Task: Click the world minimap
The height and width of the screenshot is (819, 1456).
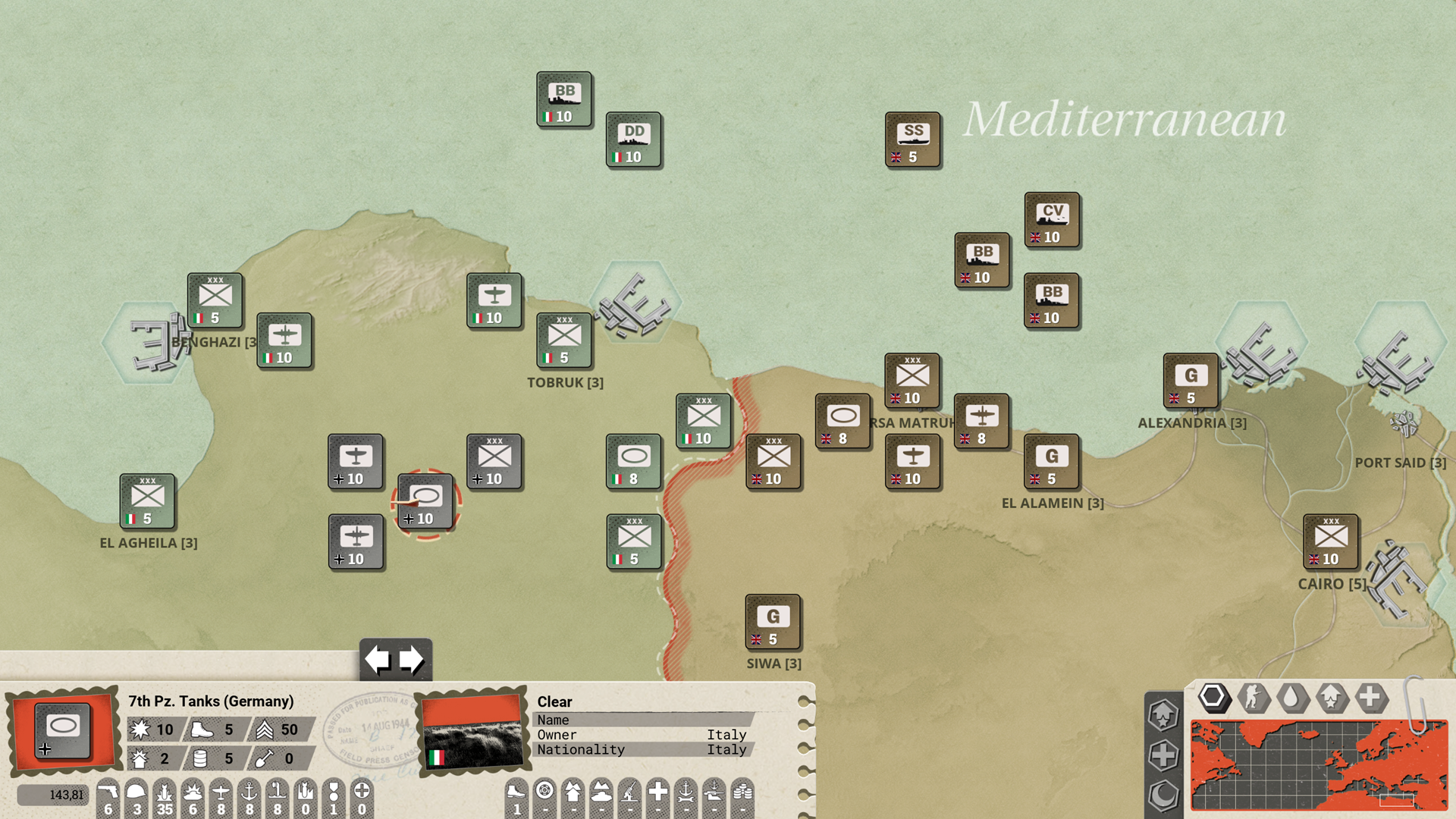Action: 1318,764
